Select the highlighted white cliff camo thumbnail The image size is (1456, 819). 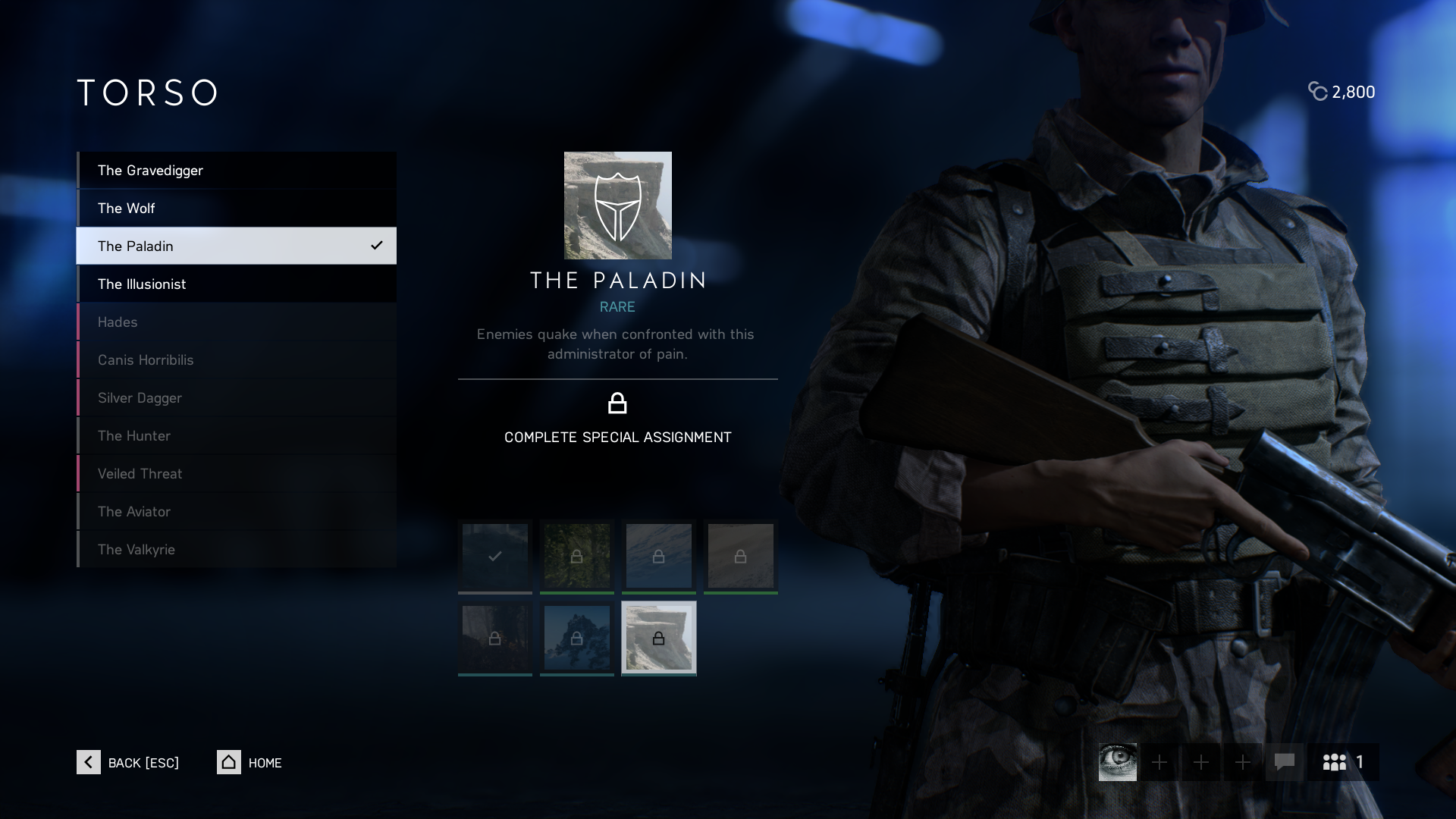coord(659,638)
